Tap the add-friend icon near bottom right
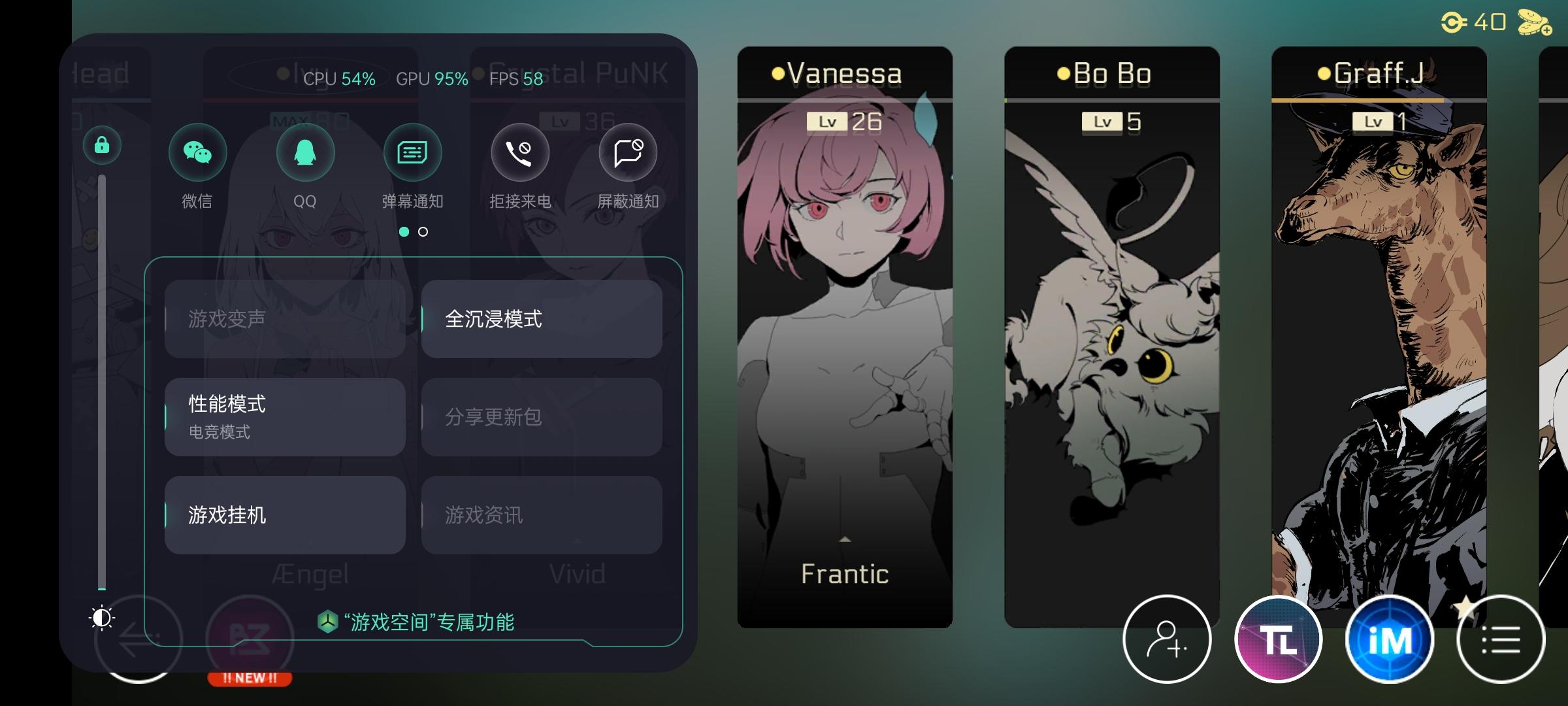This screenshot has height=706, width=1568. click(1167, 639)
